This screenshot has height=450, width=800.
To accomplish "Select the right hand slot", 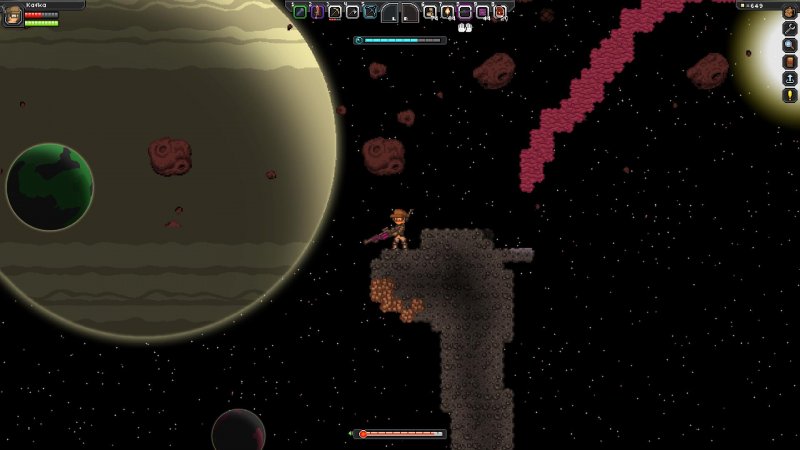I will [x=409, y=13].
